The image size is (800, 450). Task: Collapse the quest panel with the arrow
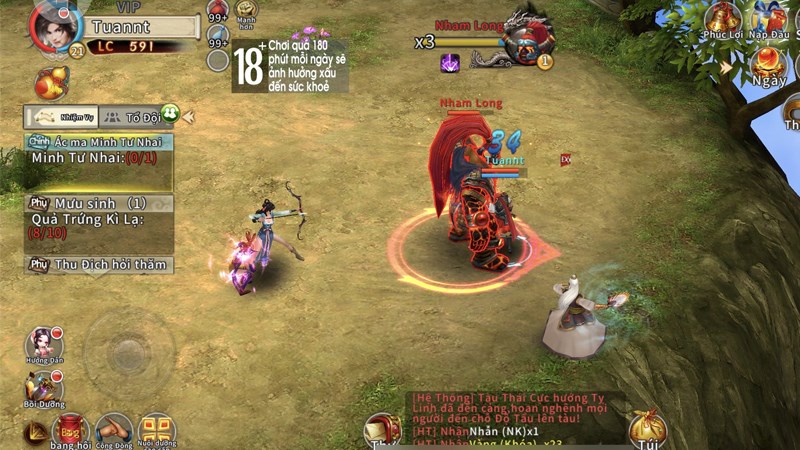(x=187, y=117)
